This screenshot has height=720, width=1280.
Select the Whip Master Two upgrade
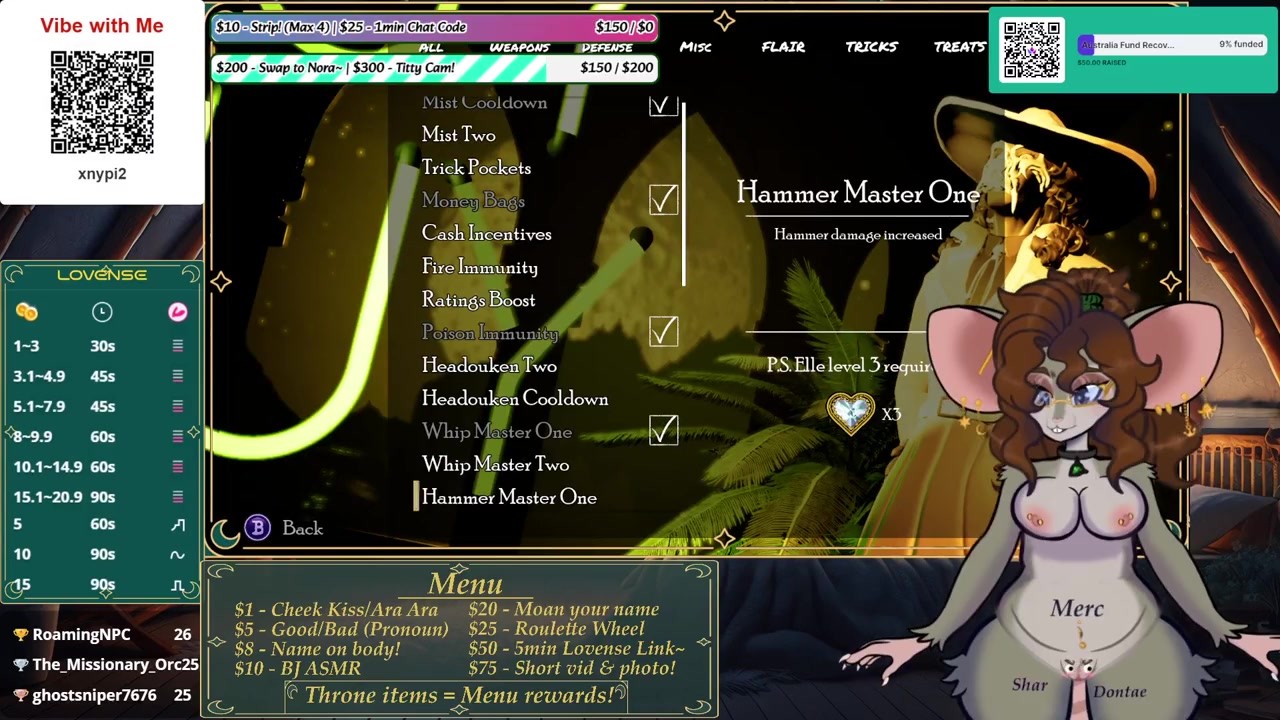coord(495,465)
